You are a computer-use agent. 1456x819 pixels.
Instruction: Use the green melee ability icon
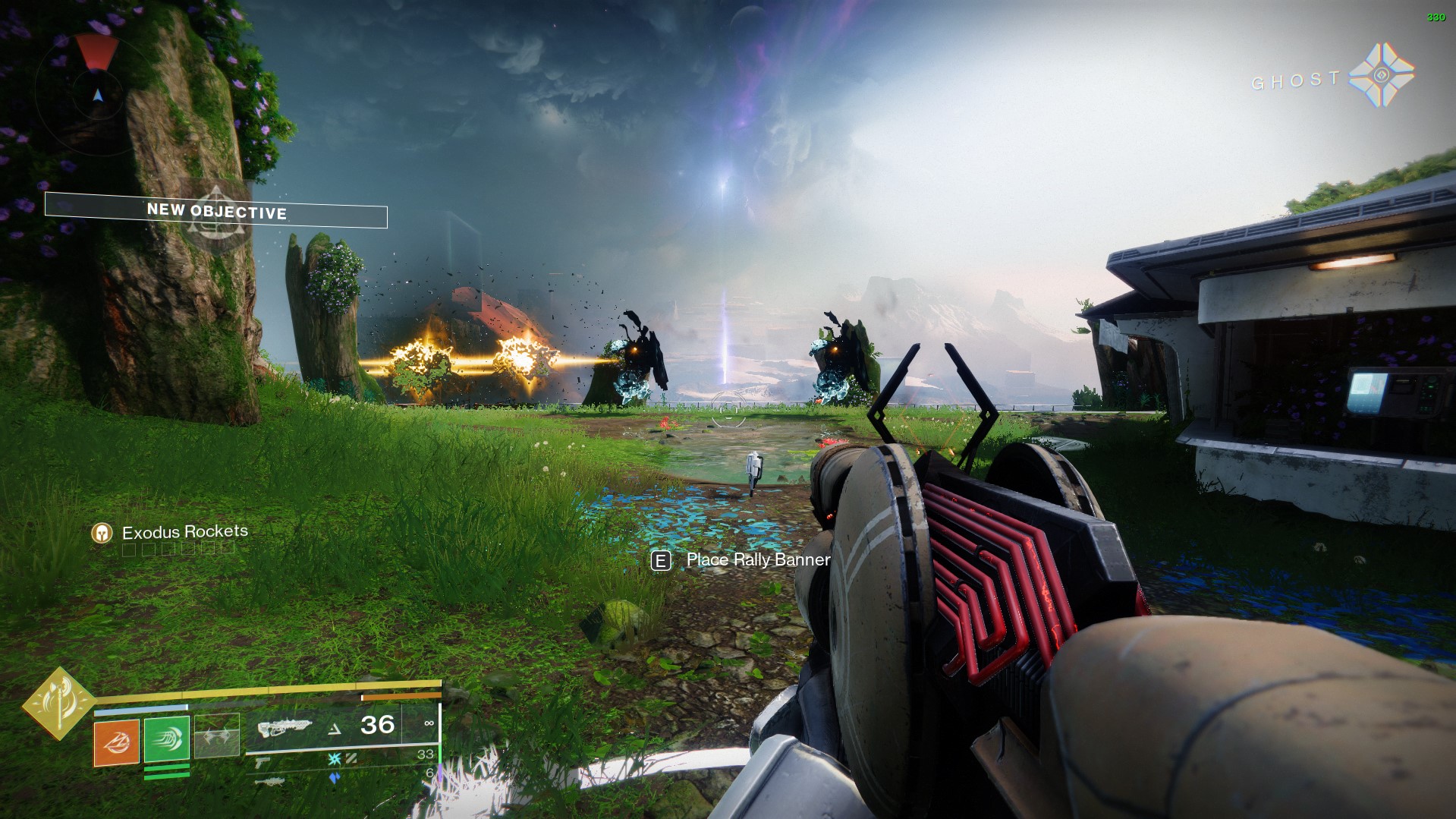pos(166,739)
